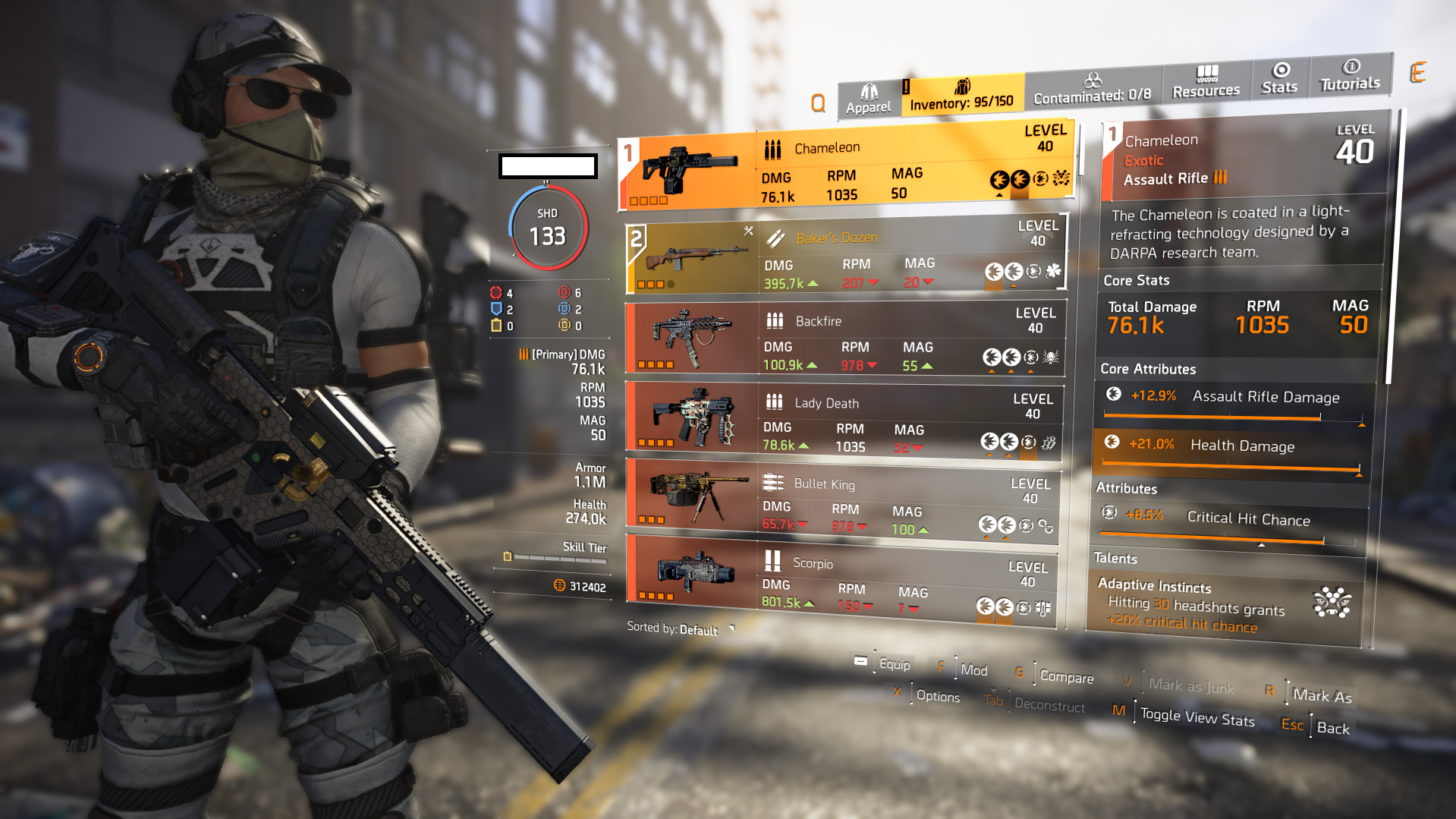Switch to the Resources tab
Screen dimensions: 1456x819
[1206, 83]
